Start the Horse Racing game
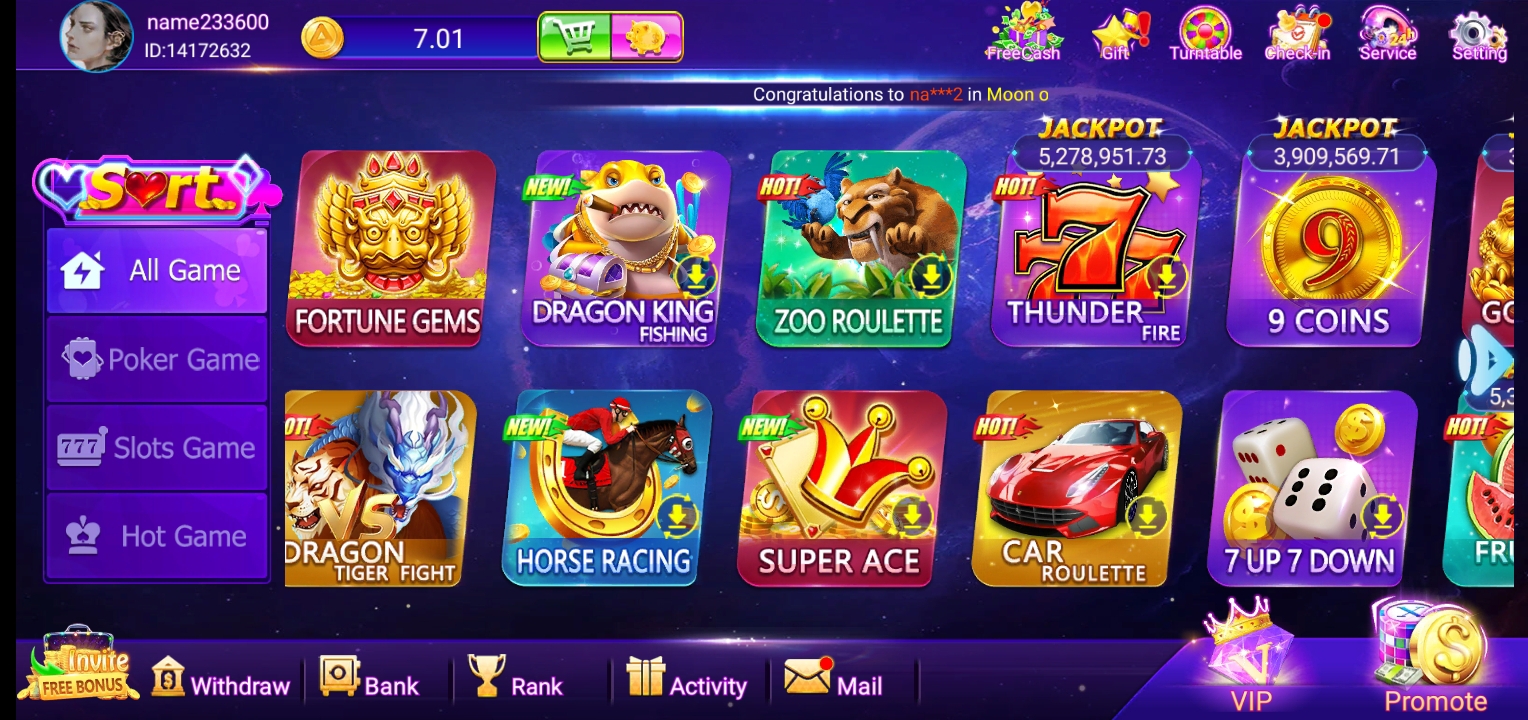Screen dimensions: 1528x720 click(605, 488)
